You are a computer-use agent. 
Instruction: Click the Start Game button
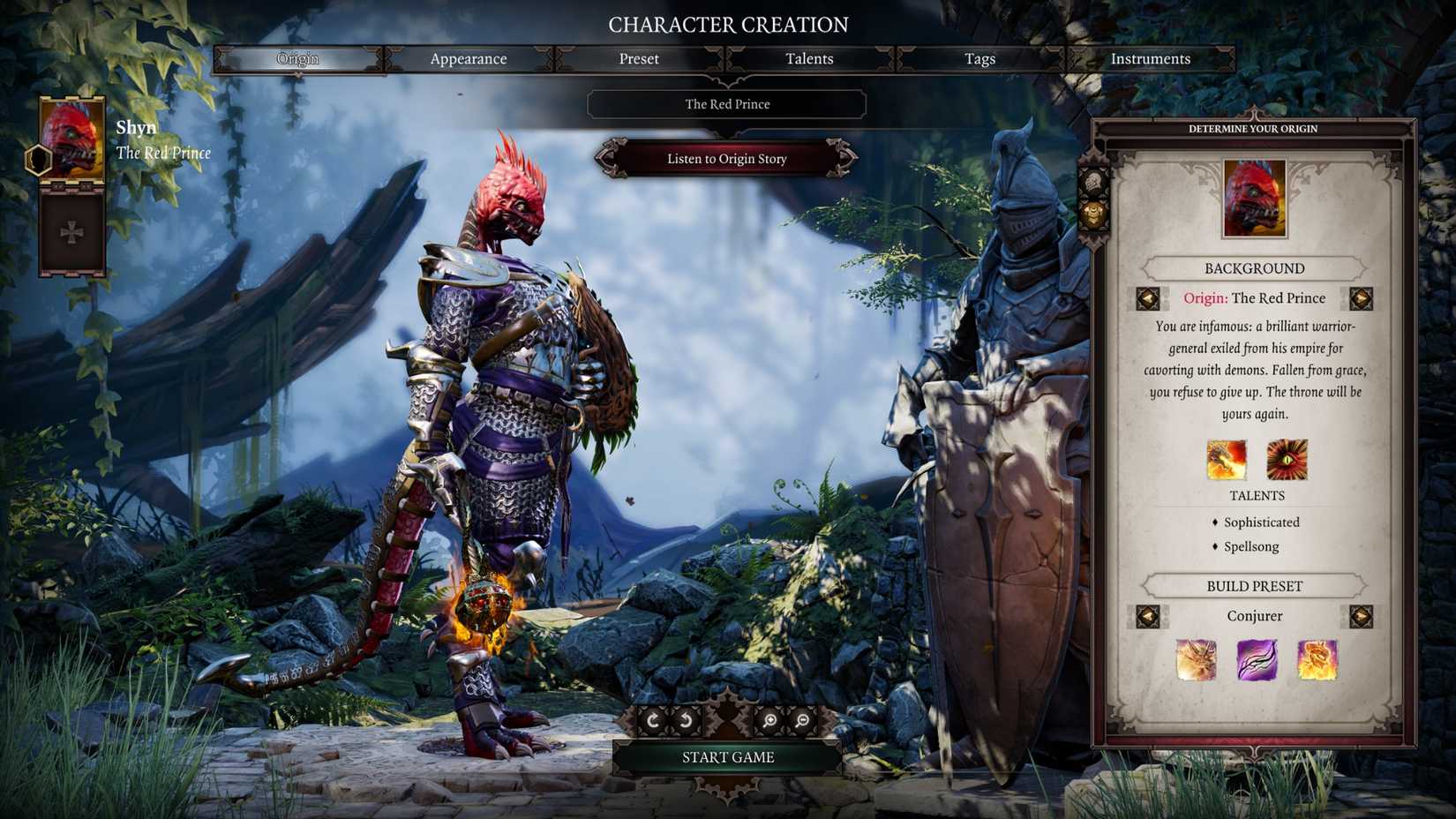(x=726, y=756)
